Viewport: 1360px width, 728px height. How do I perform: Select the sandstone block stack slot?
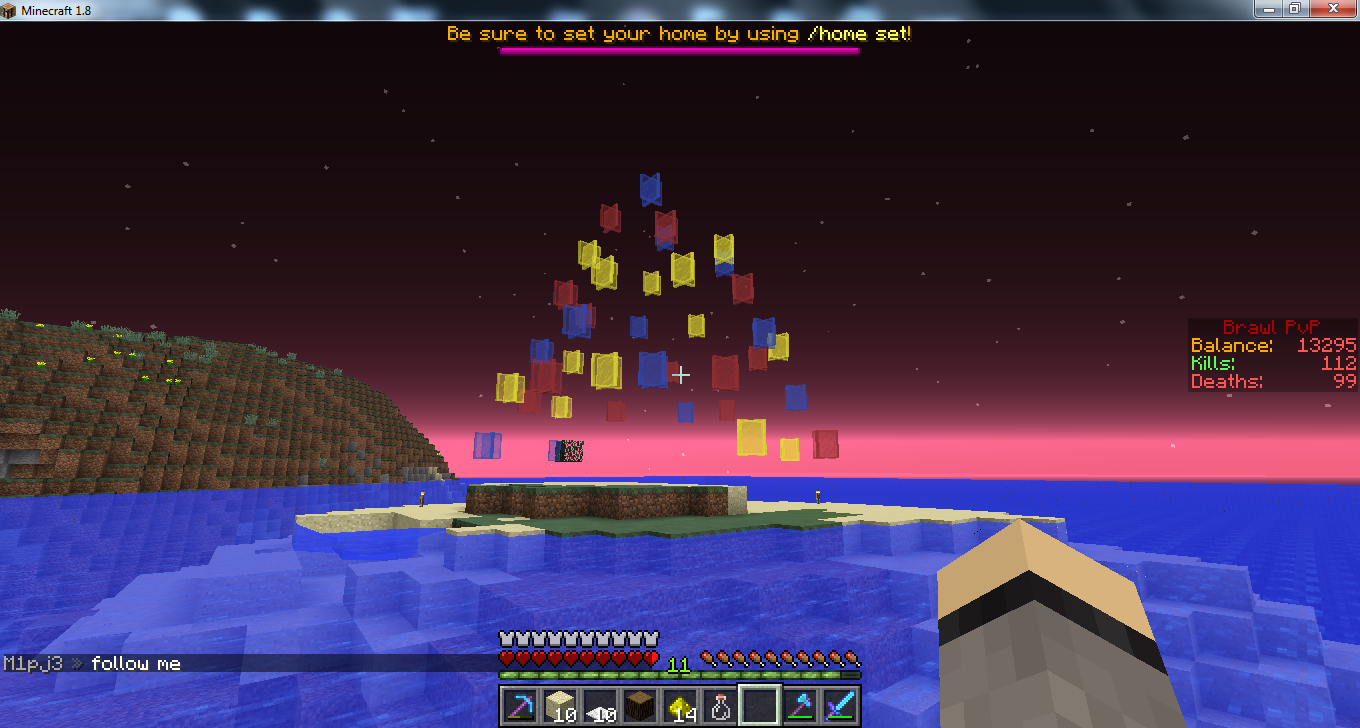[560, 706]
